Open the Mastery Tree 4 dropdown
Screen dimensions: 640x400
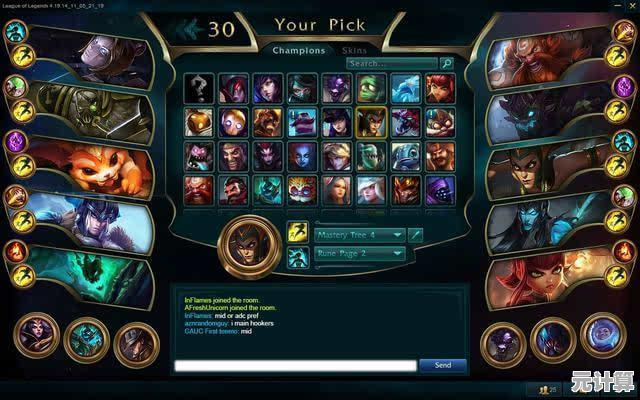(361, 235)
